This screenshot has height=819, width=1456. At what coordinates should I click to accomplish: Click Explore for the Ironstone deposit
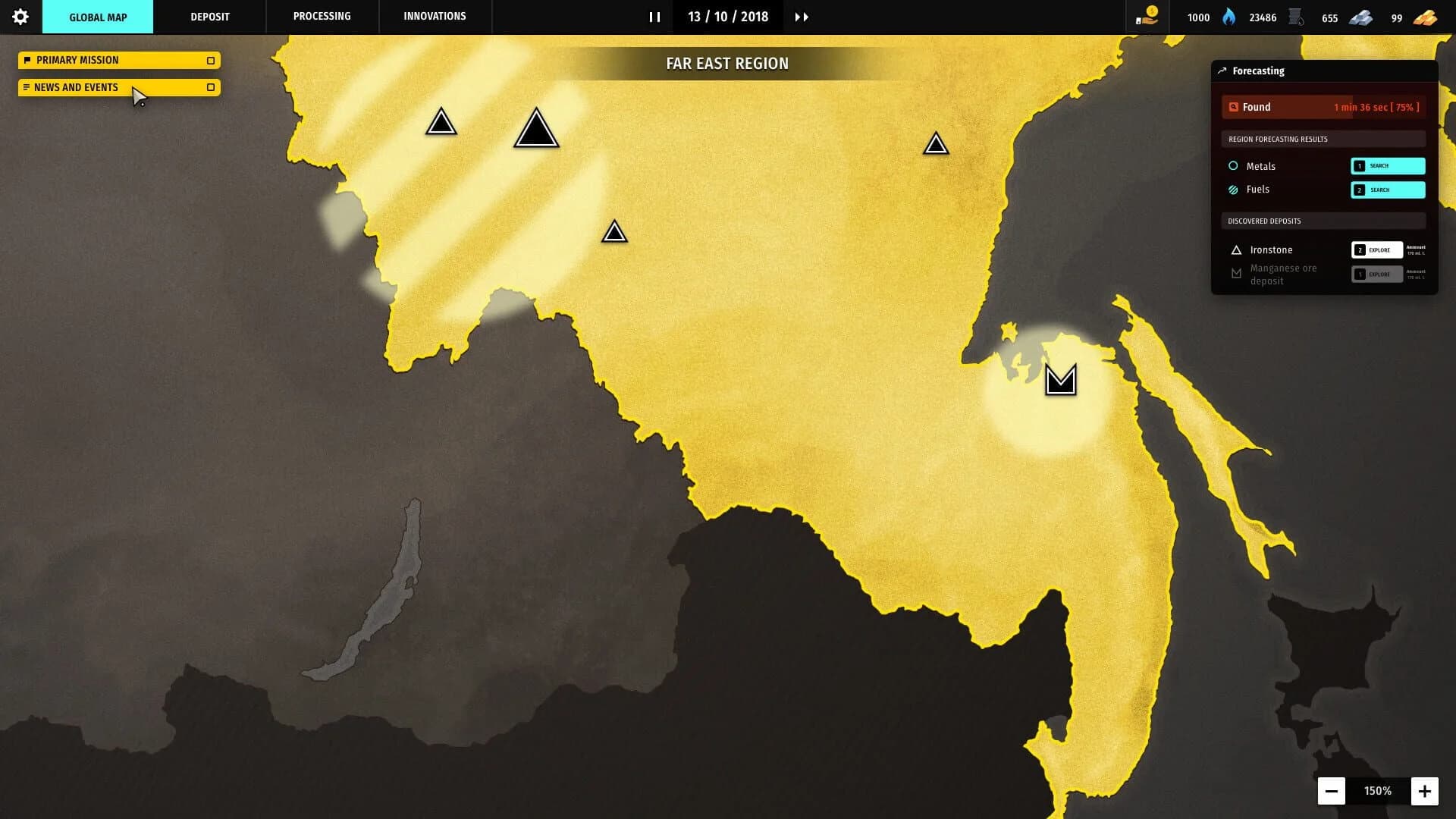click(x=1377, y=249)
